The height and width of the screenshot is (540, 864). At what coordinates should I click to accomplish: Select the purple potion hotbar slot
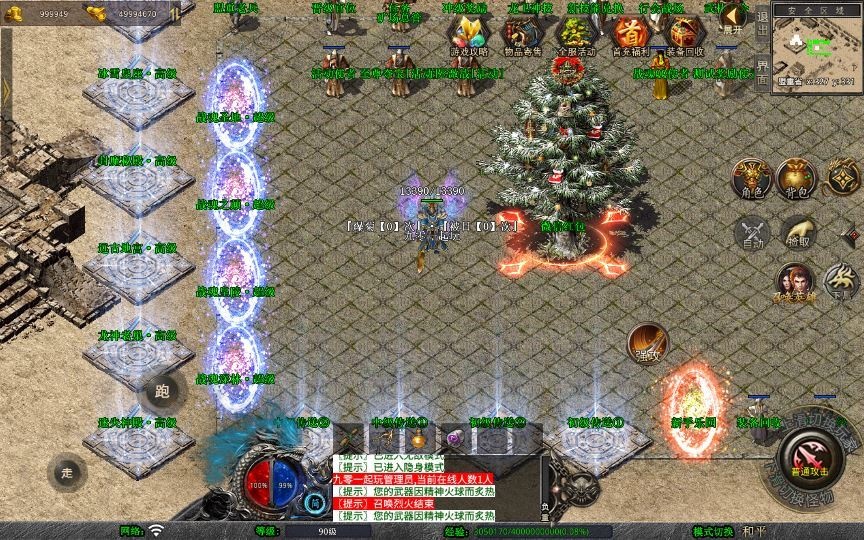(455, 437)
